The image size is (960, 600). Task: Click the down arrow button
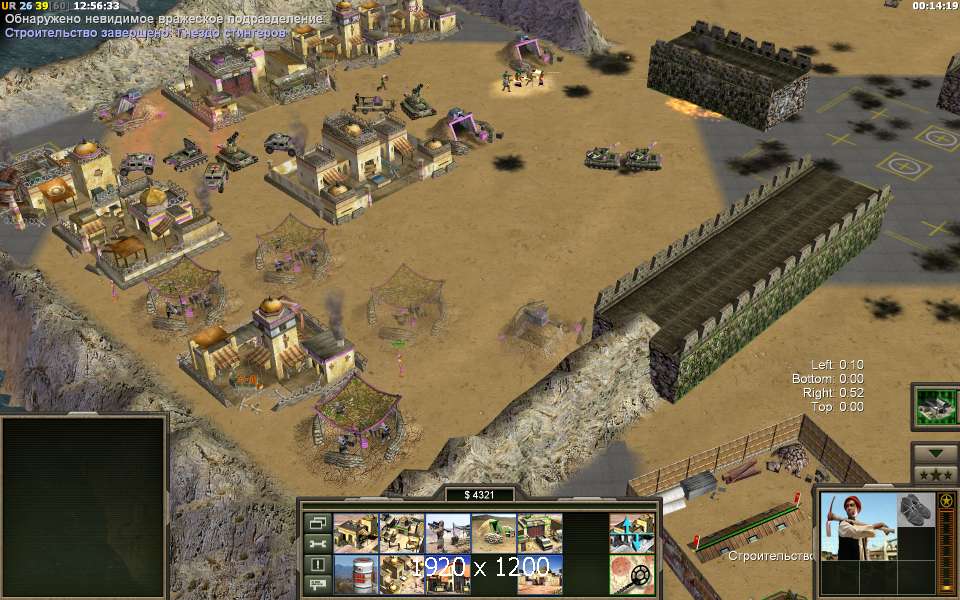click(934, 453)
